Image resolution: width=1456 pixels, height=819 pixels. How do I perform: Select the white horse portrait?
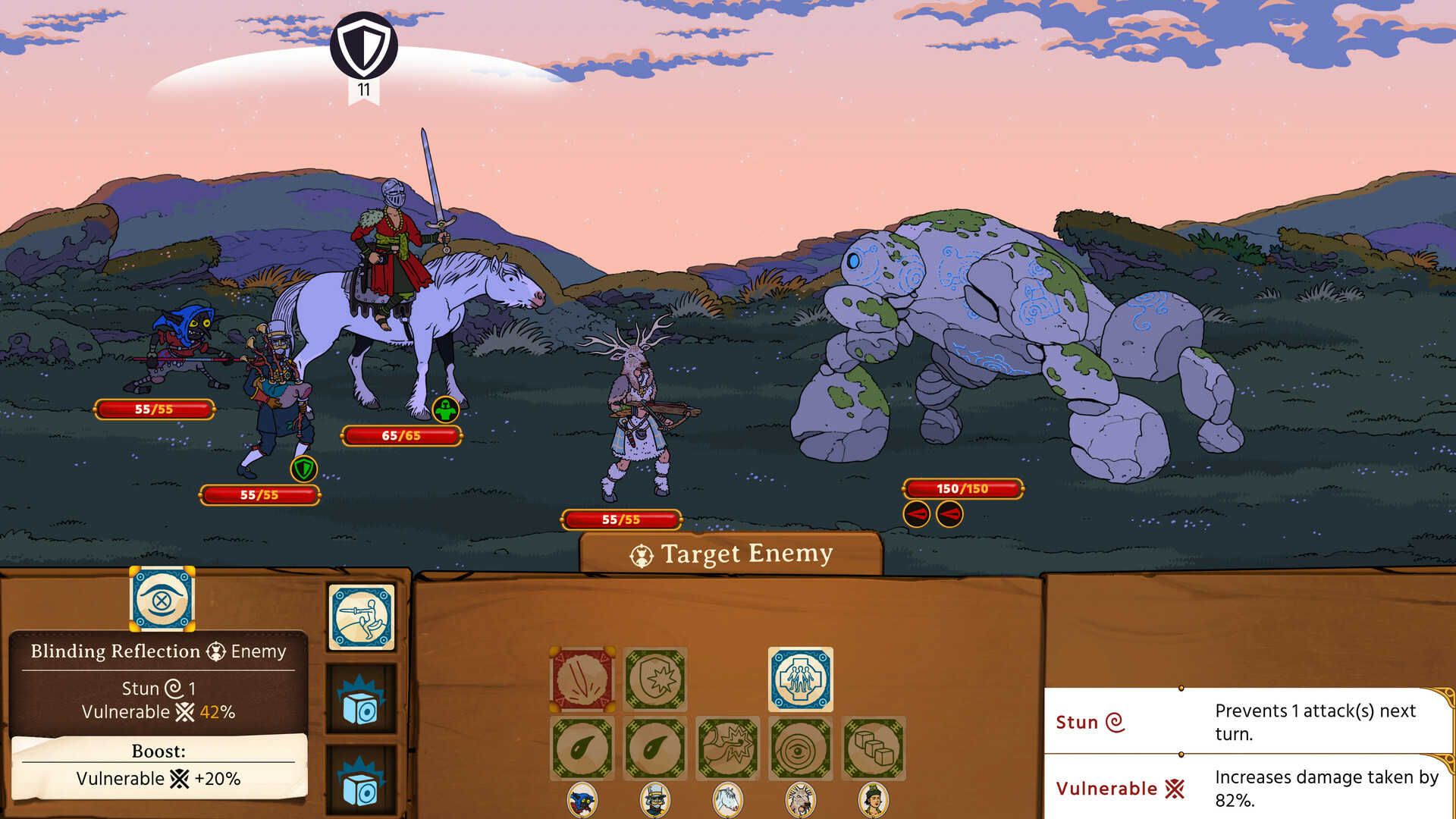pos(728,800)
